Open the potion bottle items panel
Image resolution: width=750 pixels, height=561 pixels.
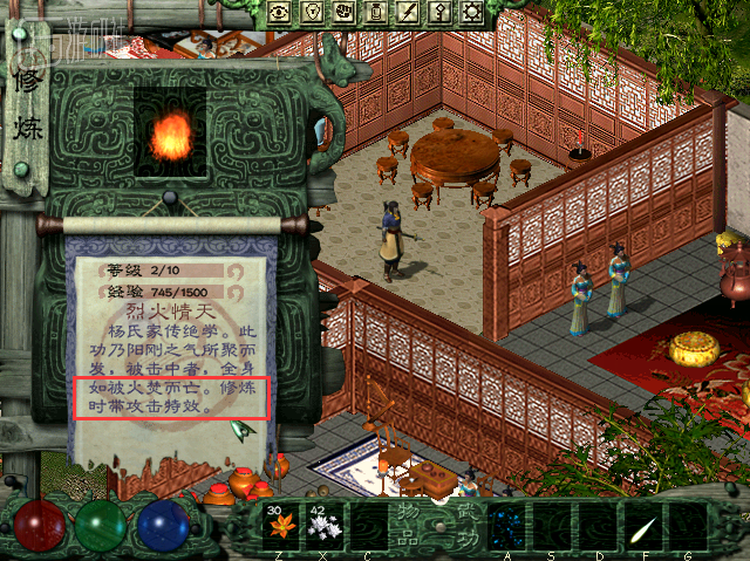[375, 12]
